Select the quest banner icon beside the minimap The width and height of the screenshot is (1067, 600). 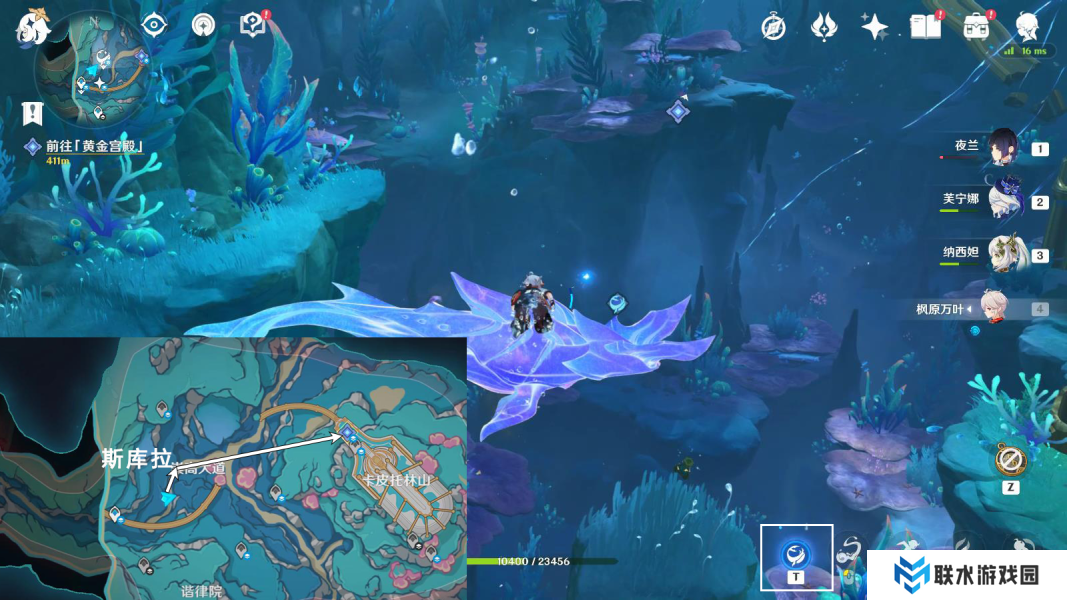point(35,112)
